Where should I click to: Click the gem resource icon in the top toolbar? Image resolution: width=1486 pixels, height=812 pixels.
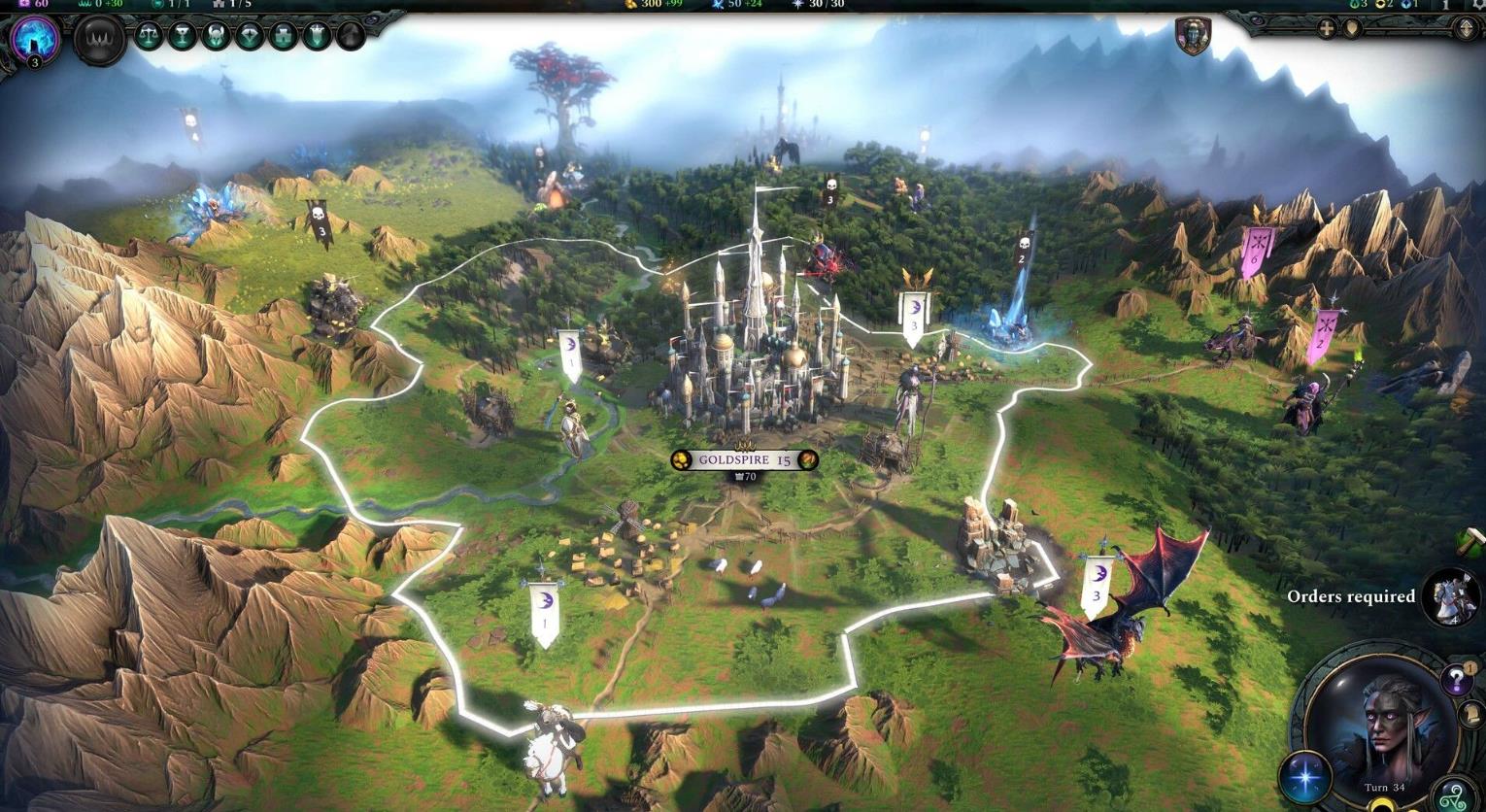(x=251, y=36)
